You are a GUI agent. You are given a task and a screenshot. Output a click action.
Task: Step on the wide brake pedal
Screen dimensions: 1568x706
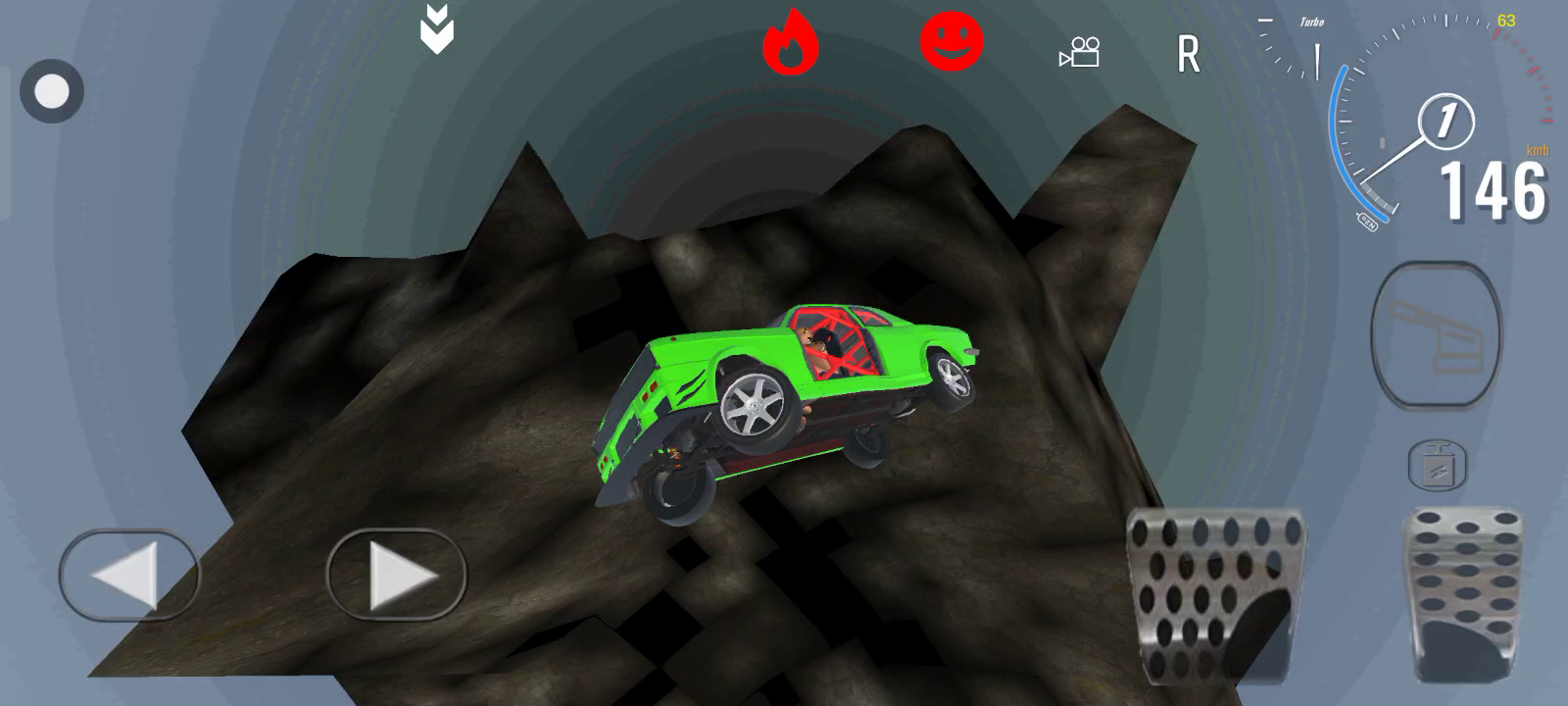(x=1216, y=594)
